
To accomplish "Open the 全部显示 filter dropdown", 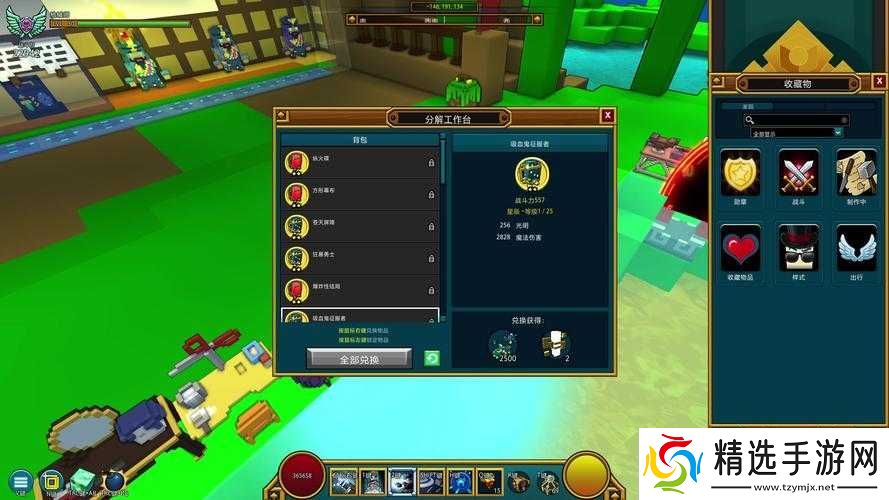I will pos(796,132).
